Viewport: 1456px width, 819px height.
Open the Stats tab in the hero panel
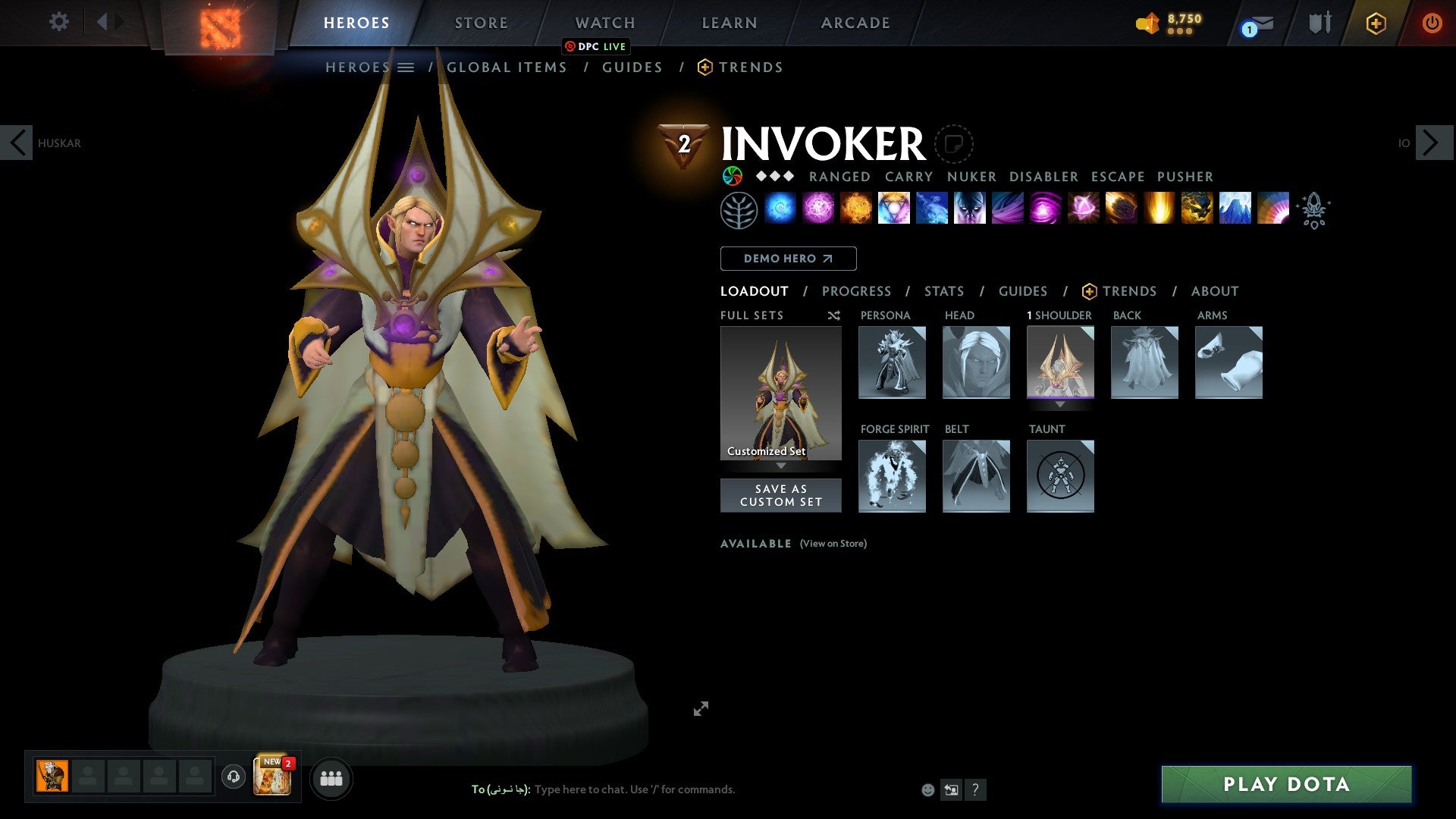point(944,290)
